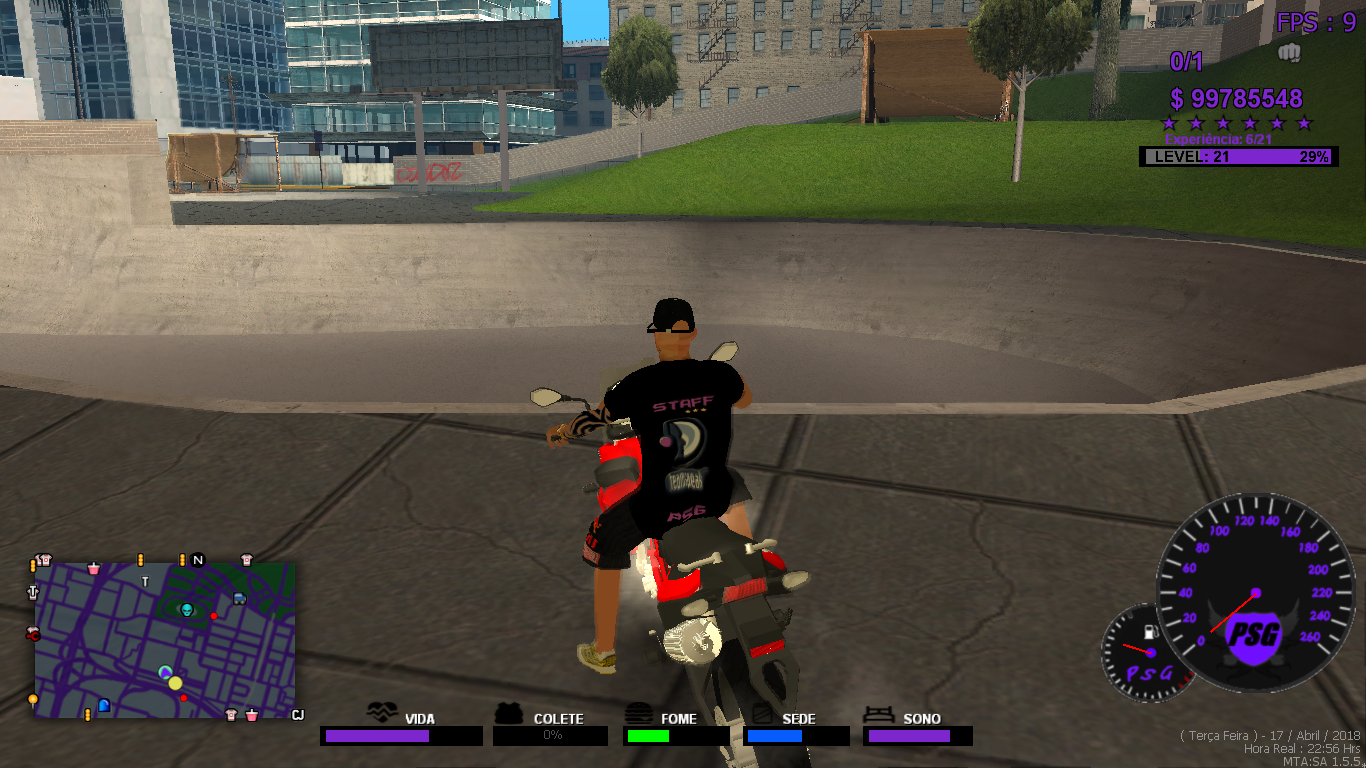
Task: Click the VIDA heart icon
Action: [383, 712]
